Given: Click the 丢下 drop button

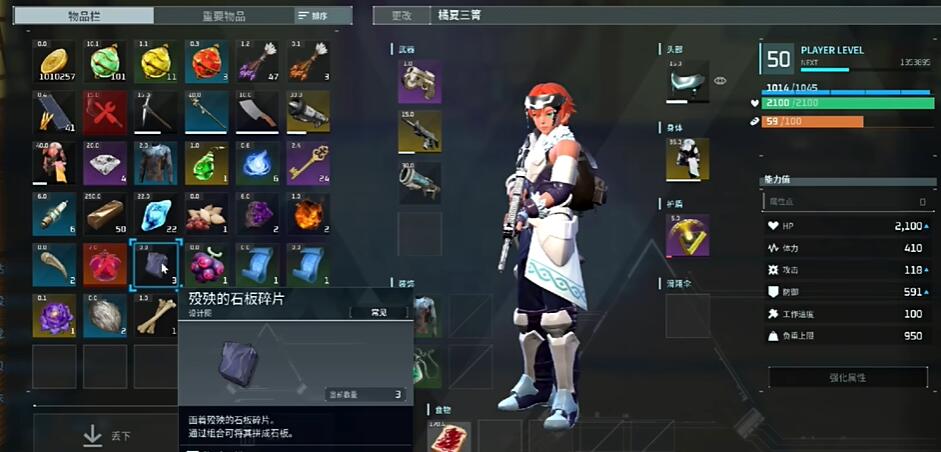Looking at the screenshot, I should [x=106, y=435].
